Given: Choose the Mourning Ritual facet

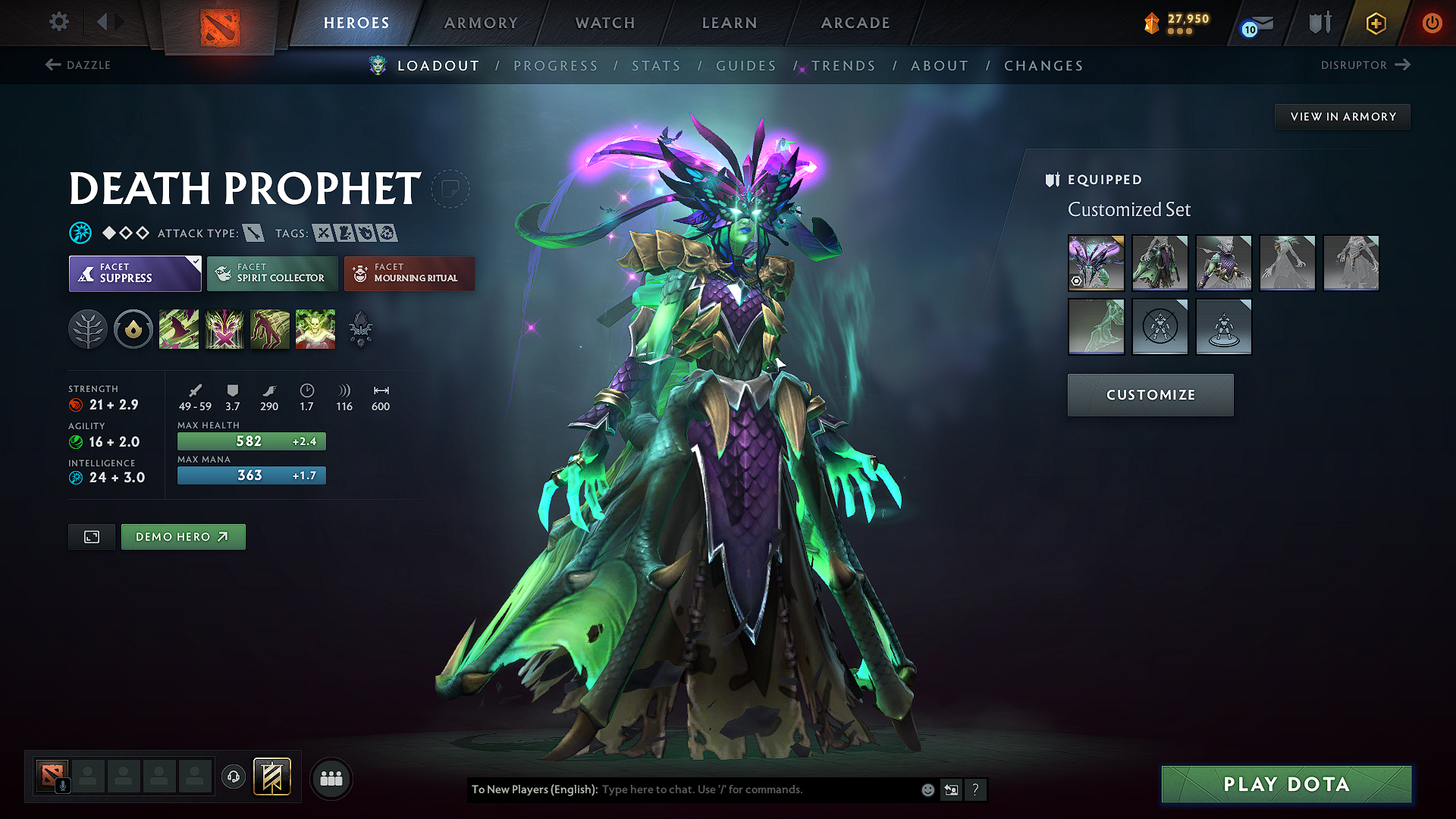Looking at the screenshot, I should coord(409,273).
